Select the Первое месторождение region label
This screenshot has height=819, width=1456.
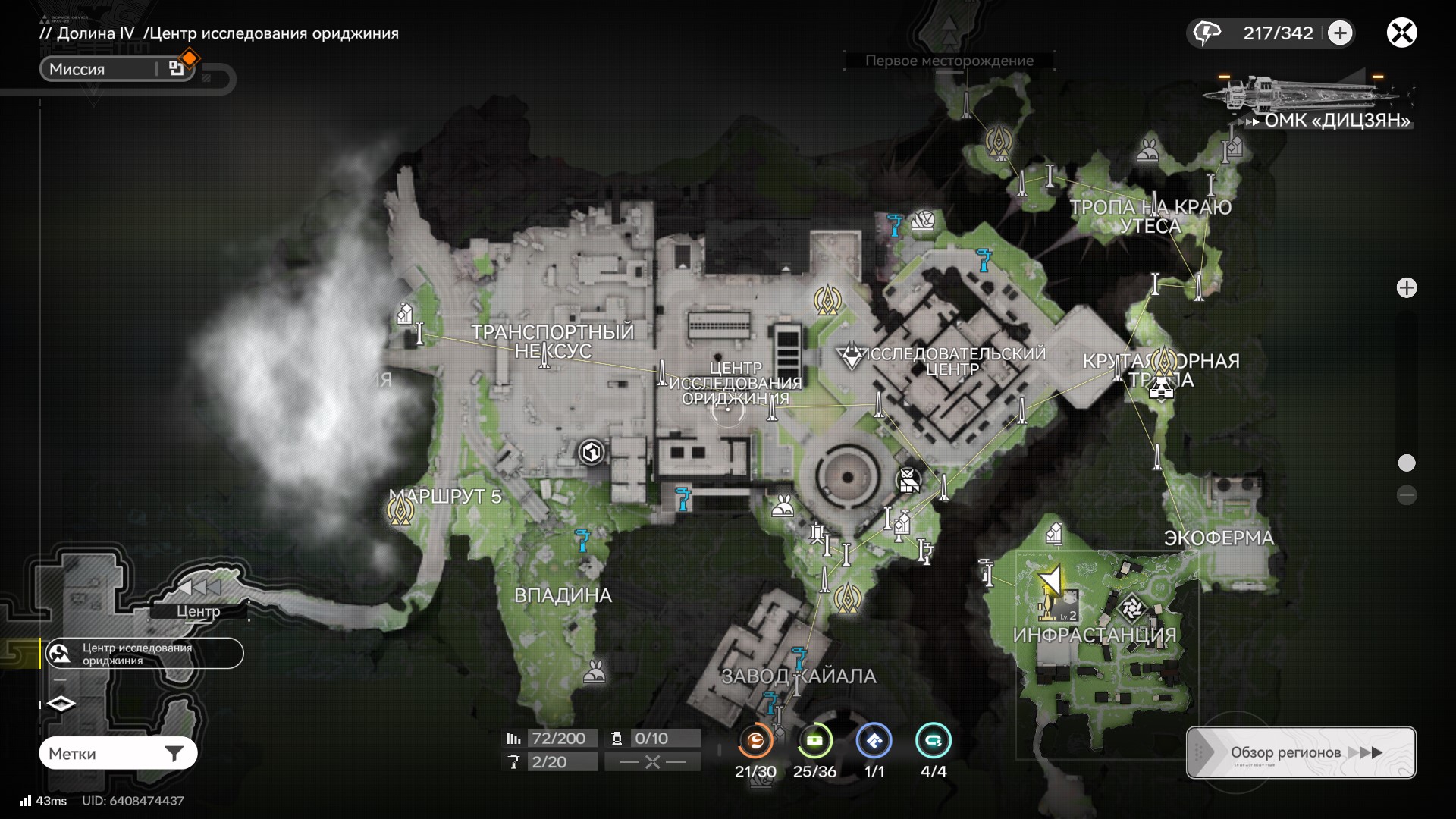click(x=949, y=61)
